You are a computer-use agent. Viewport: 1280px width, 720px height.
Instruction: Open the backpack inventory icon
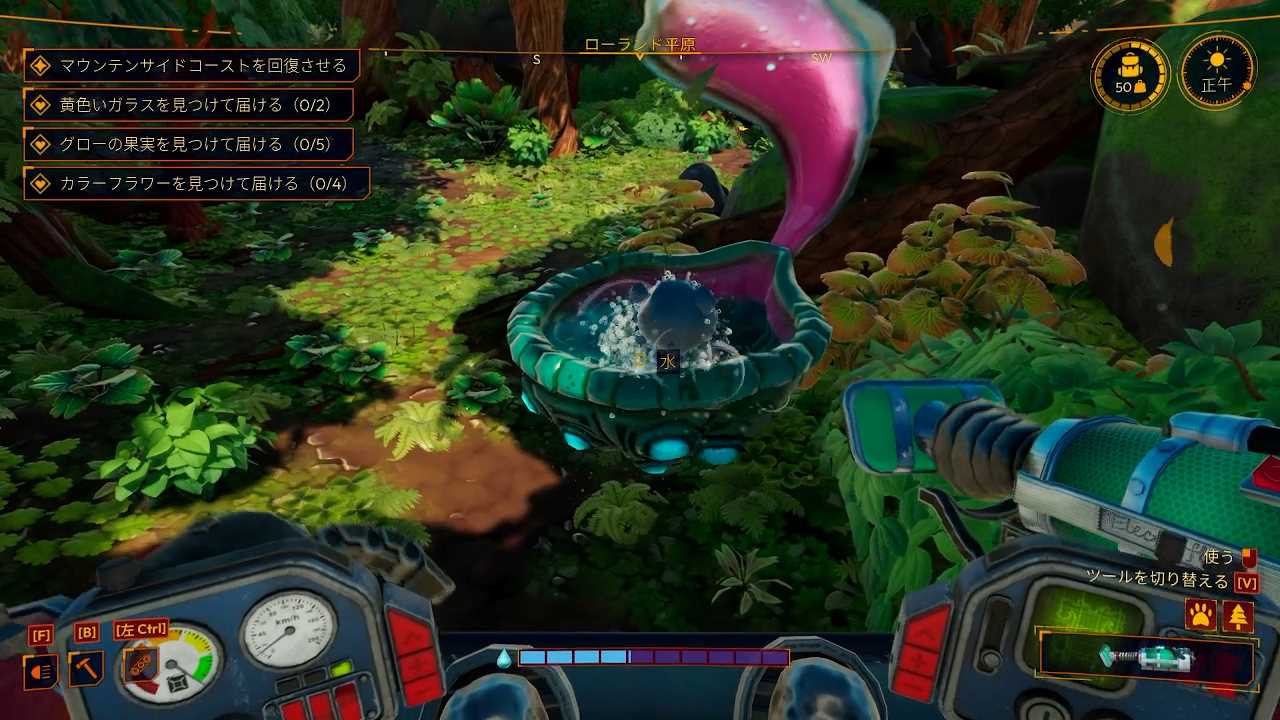point(1130,76)
